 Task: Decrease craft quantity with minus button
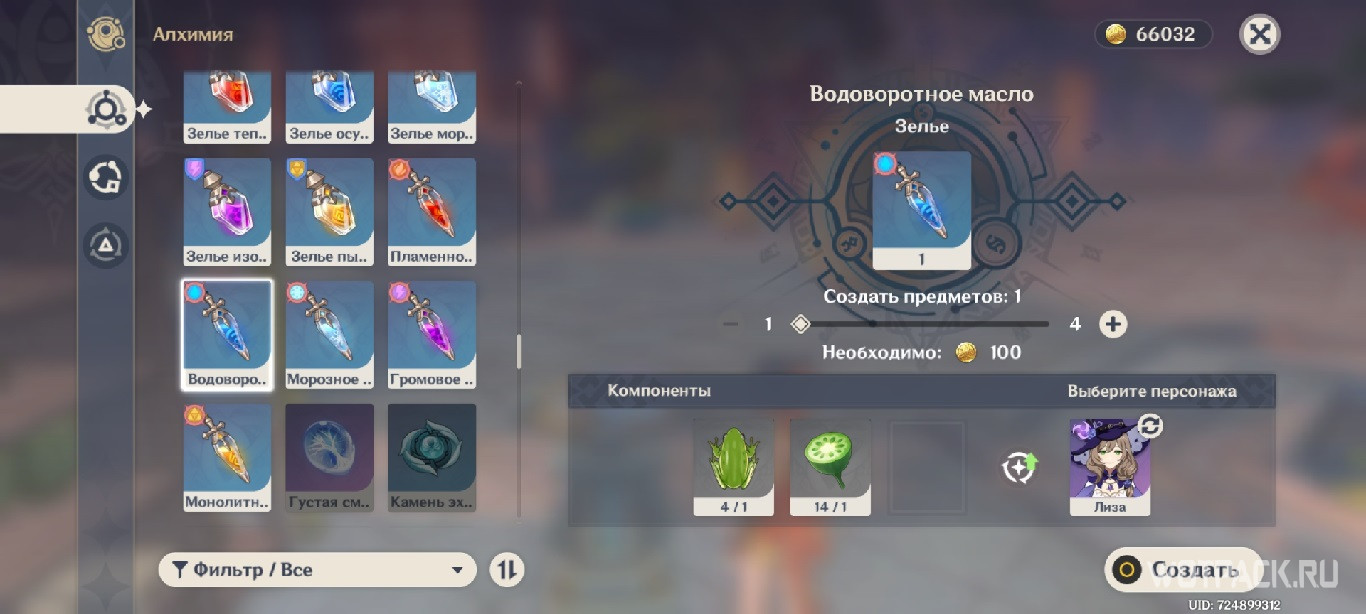[731, 324]
